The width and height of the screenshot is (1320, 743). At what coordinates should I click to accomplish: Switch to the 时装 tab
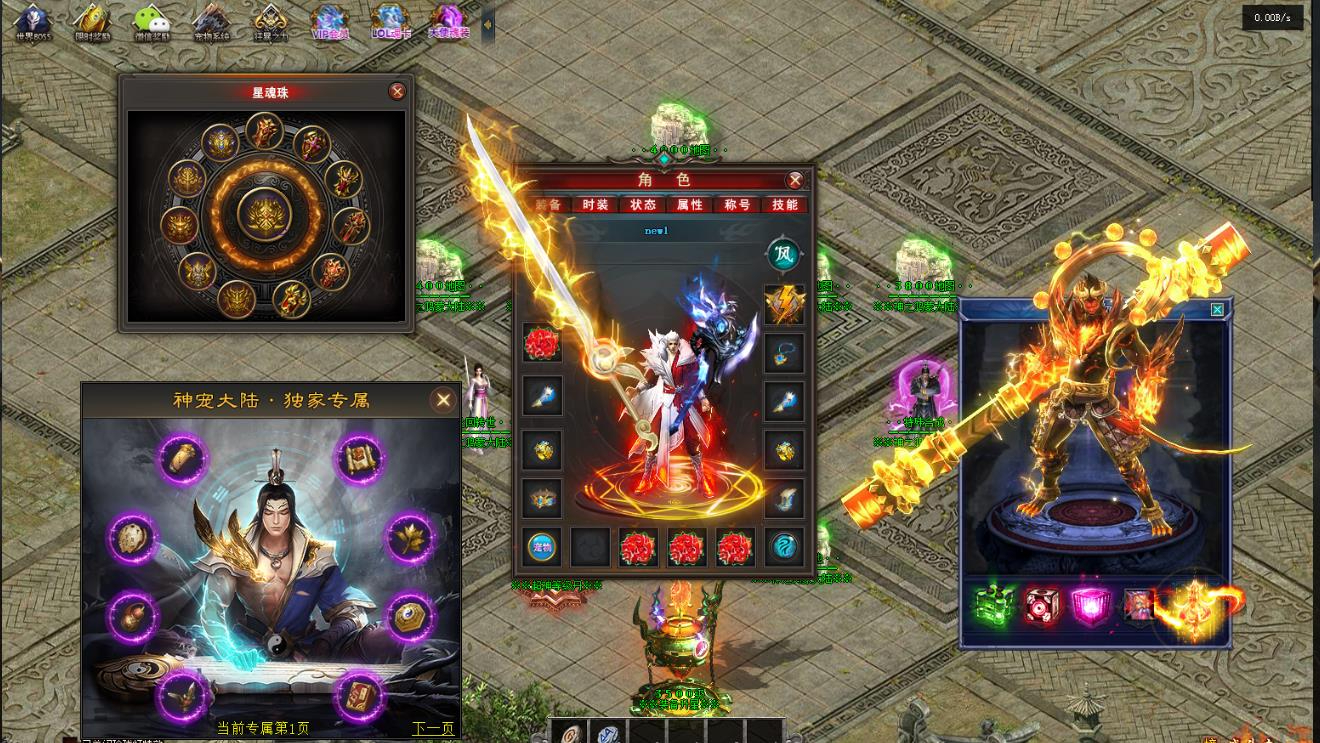pos(595,205)
